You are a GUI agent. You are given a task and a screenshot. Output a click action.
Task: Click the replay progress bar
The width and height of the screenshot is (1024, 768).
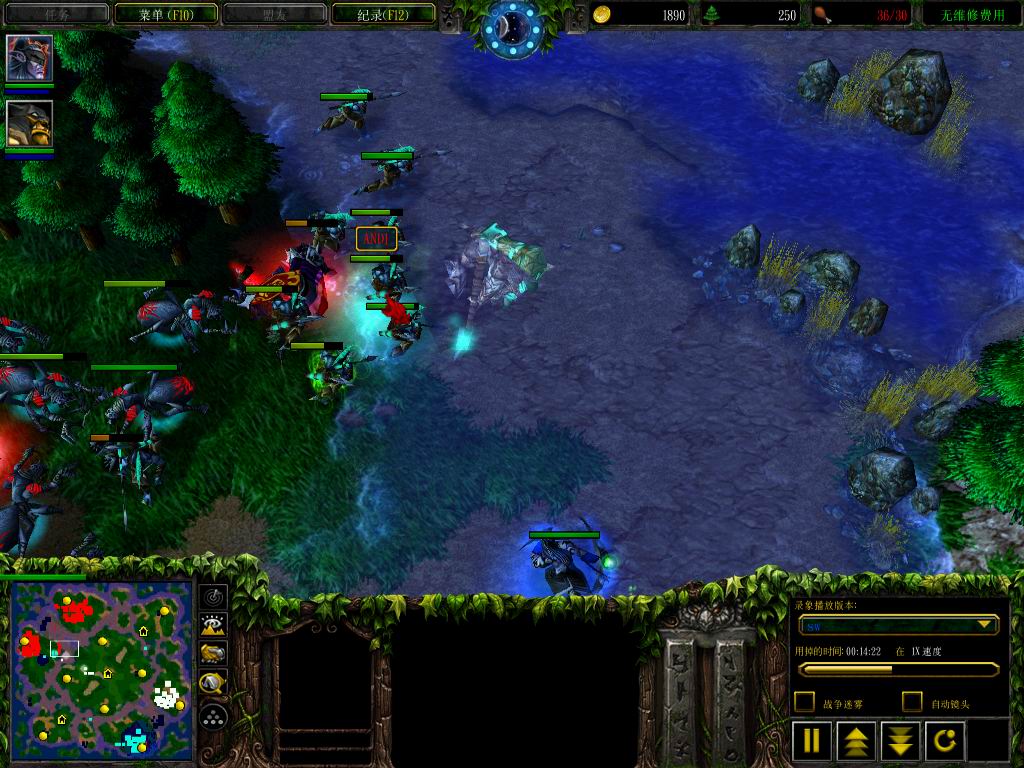[897, 669]
